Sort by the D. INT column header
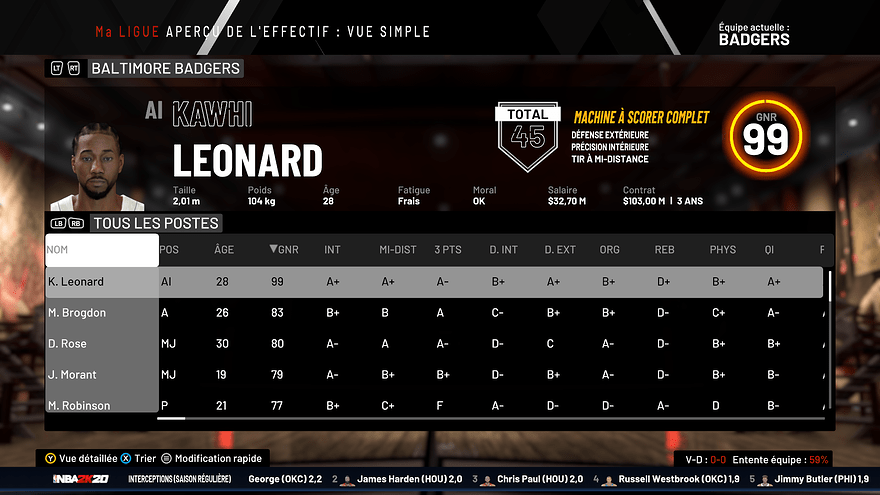The width and height of the screenshot is (880, 495). coord(502,250)
